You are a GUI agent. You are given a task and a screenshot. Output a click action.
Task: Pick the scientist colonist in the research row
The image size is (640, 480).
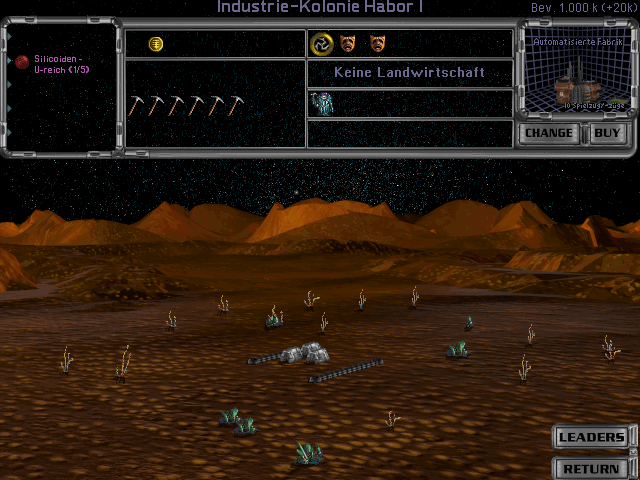pyautogui.click(x=322, y=103)
